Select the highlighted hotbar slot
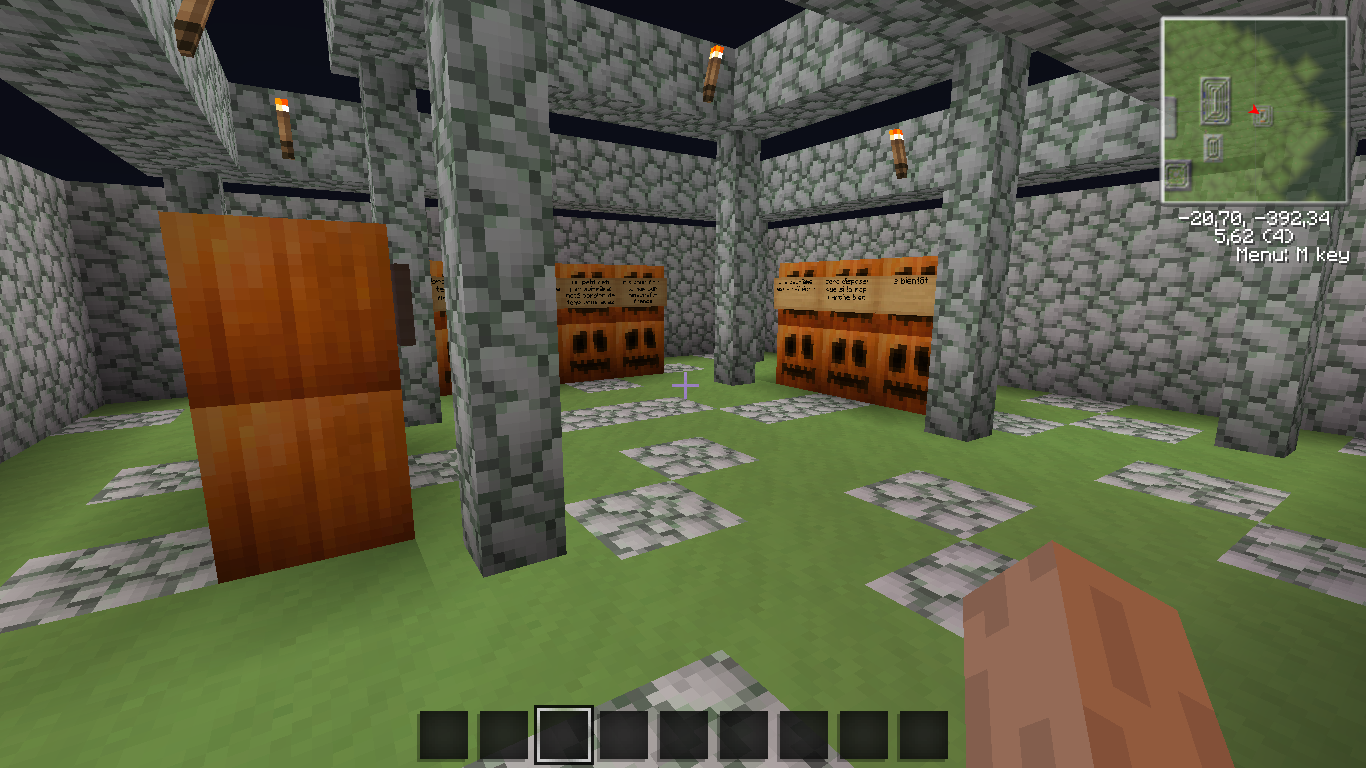The height and width of the screenshot is (768, 1366). pos(564,735)
